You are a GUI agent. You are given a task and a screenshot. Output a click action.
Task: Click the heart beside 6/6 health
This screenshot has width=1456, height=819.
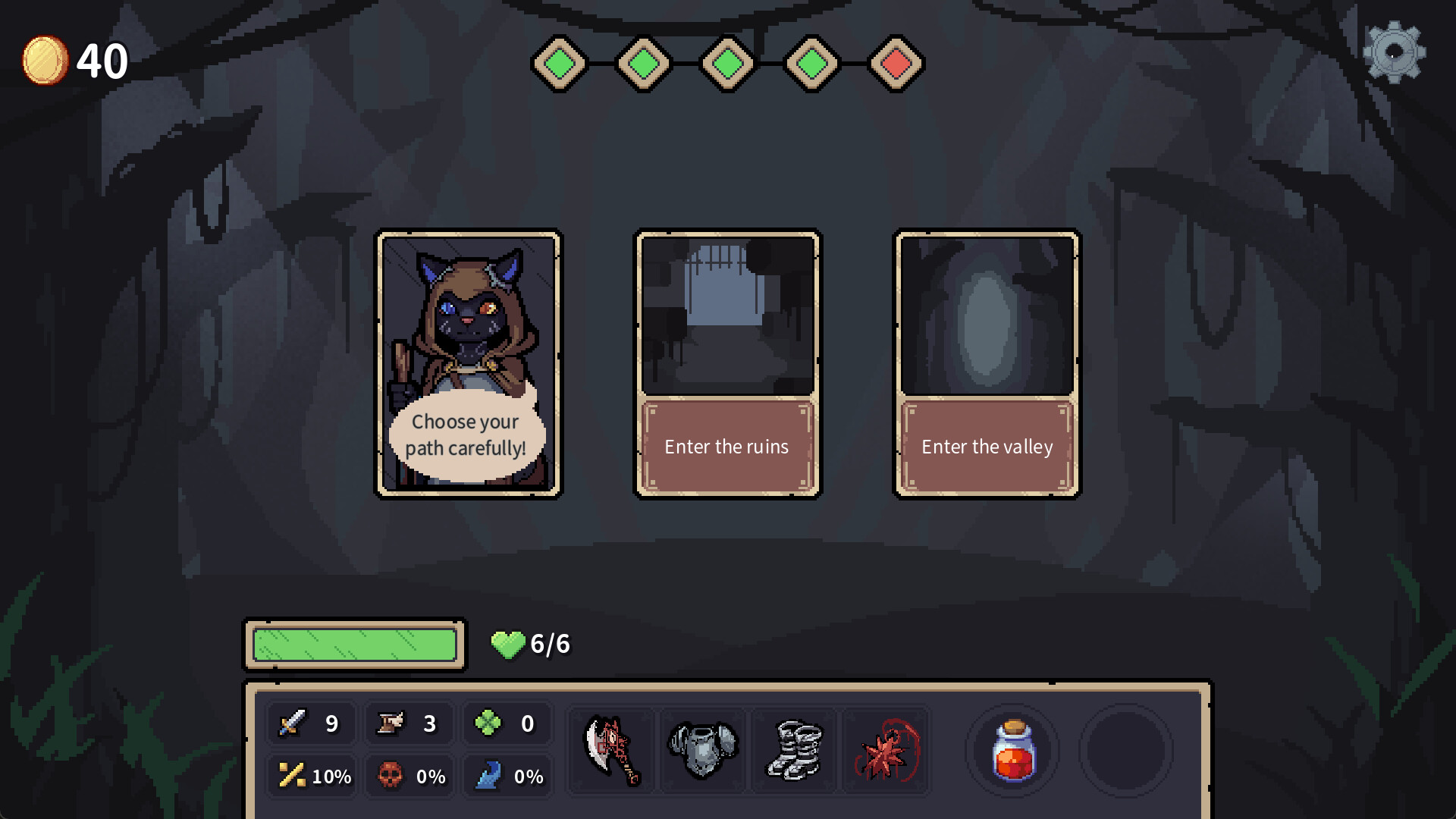click(509, 644)
